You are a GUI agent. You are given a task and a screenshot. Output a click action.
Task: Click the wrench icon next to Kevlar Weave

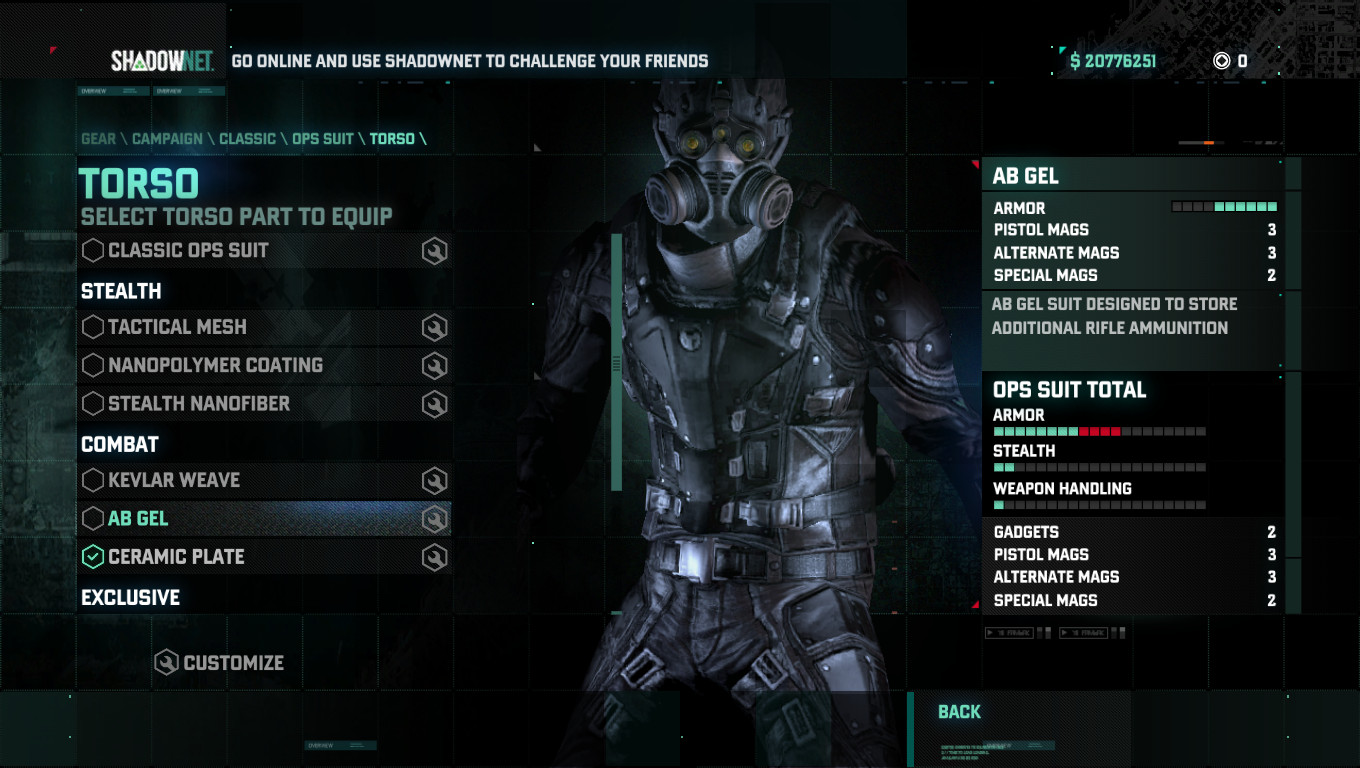434,481
